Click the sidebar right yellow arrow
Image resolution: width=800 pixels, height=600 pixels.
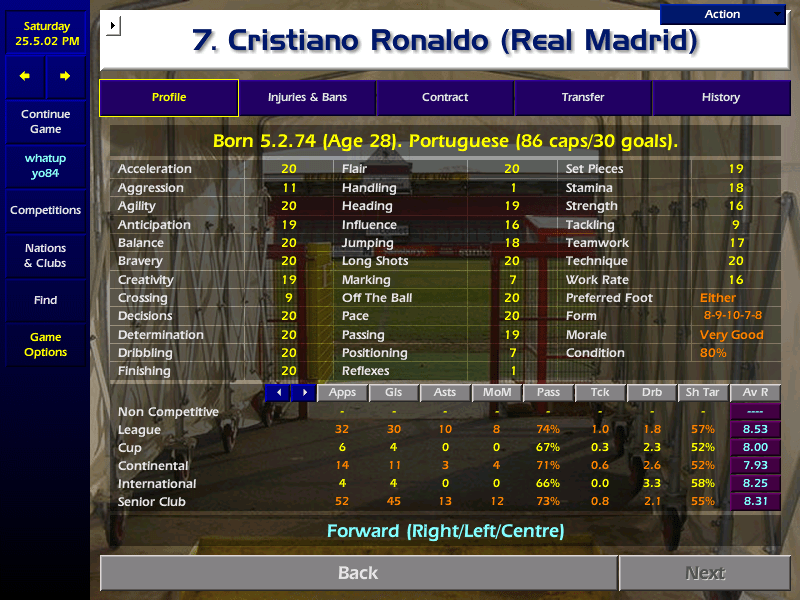pos(65,76)
